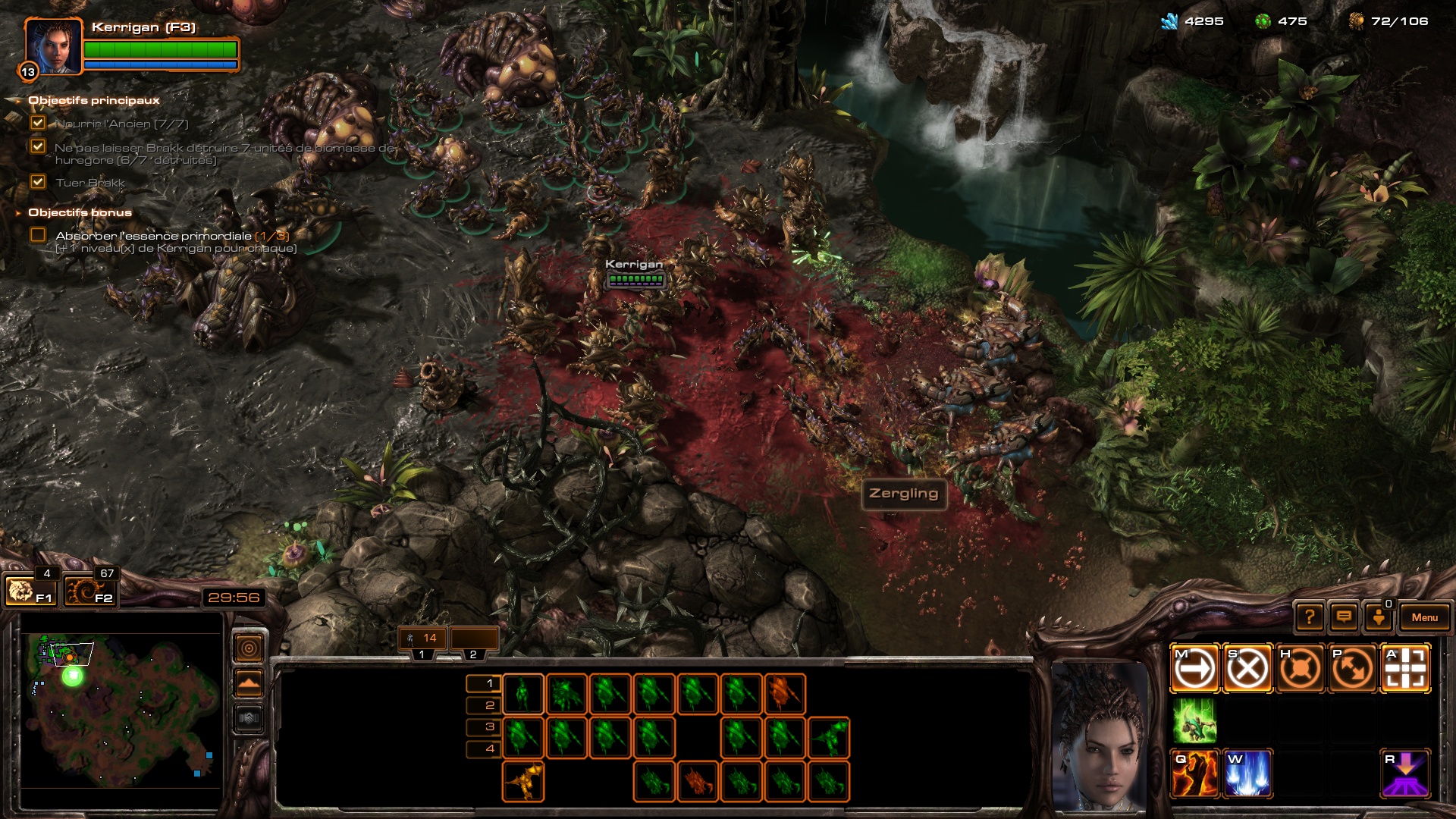Switch to selection page 2
Viewport: 1456px width, 819px height.
point(489,705)
